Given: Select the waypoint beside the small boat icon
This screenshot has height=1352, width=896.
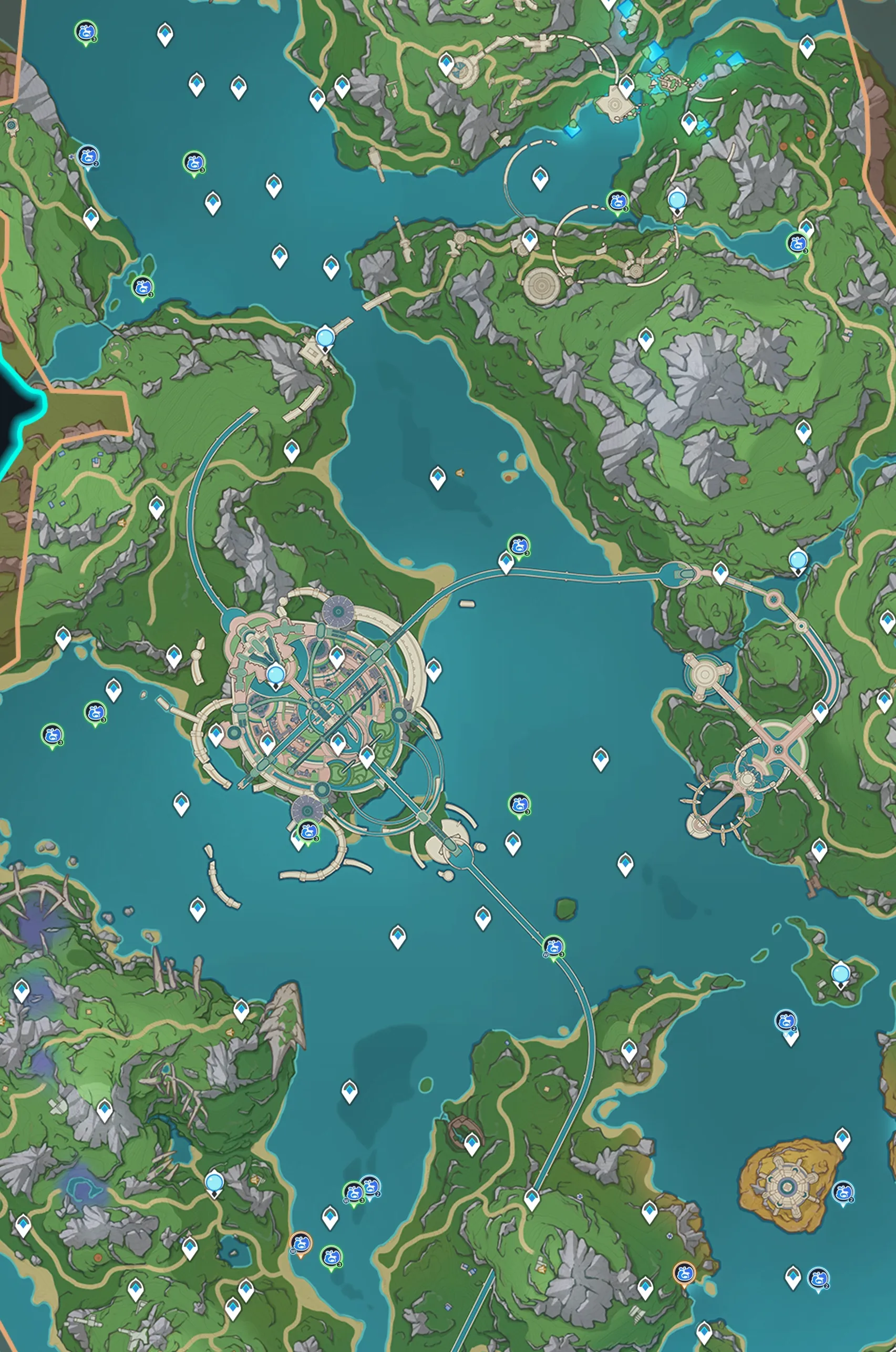Looking at the screenshot, I should coord(438,477).
